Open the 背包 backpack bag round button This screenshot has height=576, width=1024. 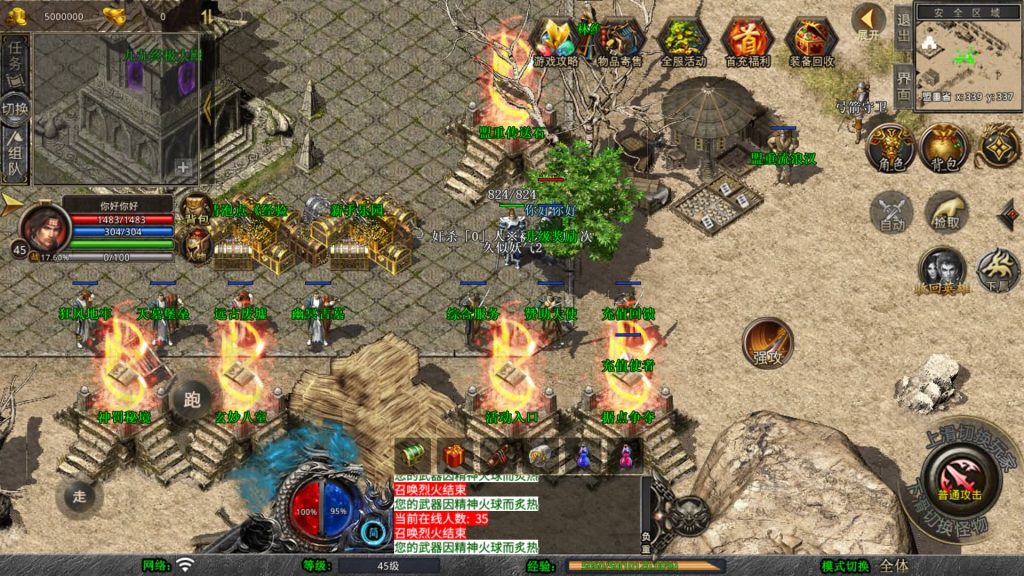pyautogui.click(x=944, y=148)
